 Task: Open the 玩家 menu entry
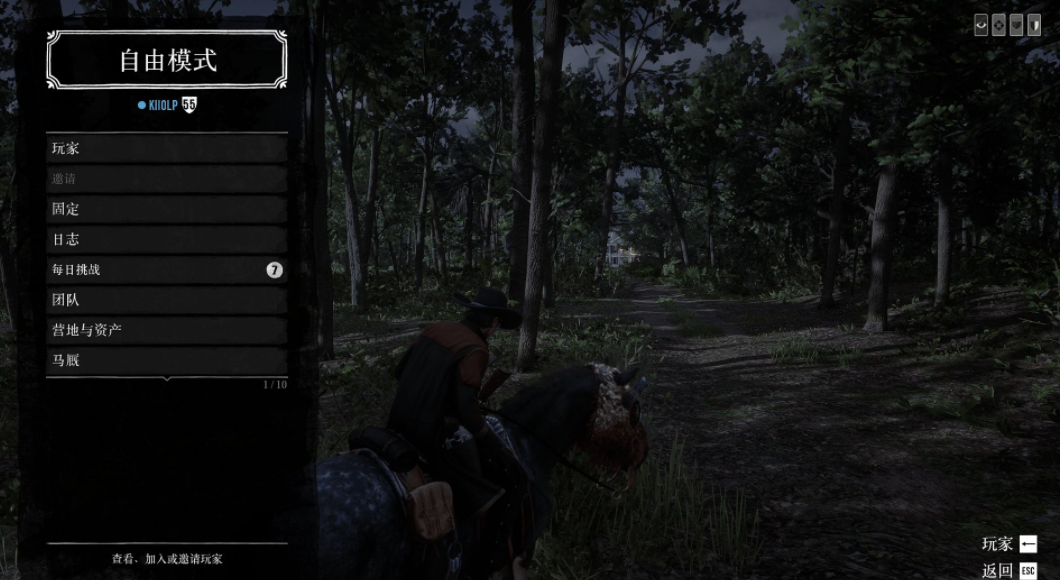point(166,149)
